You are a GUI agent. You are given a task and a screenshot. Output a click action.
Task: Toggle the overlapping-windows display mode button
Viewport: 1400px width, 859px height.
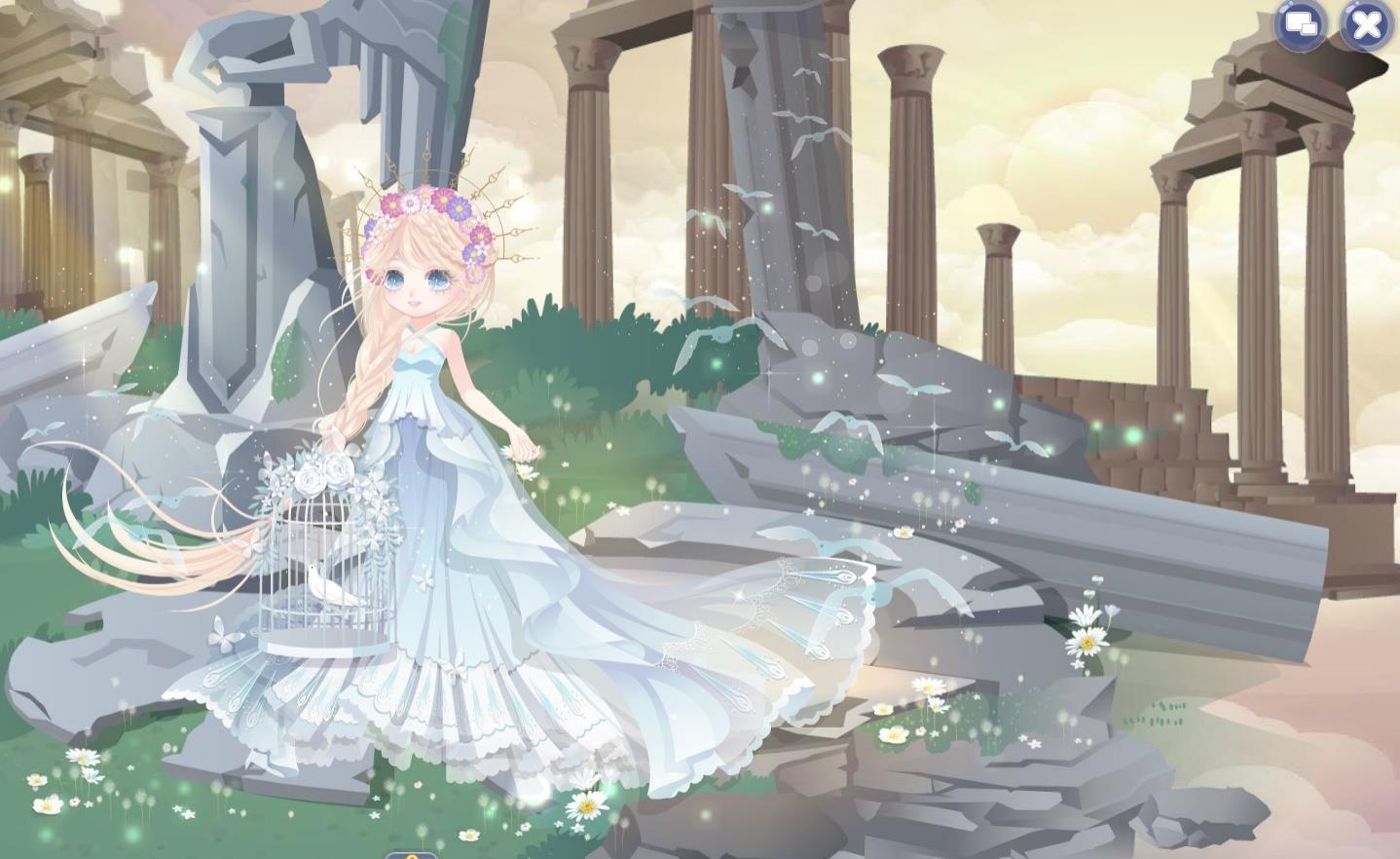[1301, 24]
